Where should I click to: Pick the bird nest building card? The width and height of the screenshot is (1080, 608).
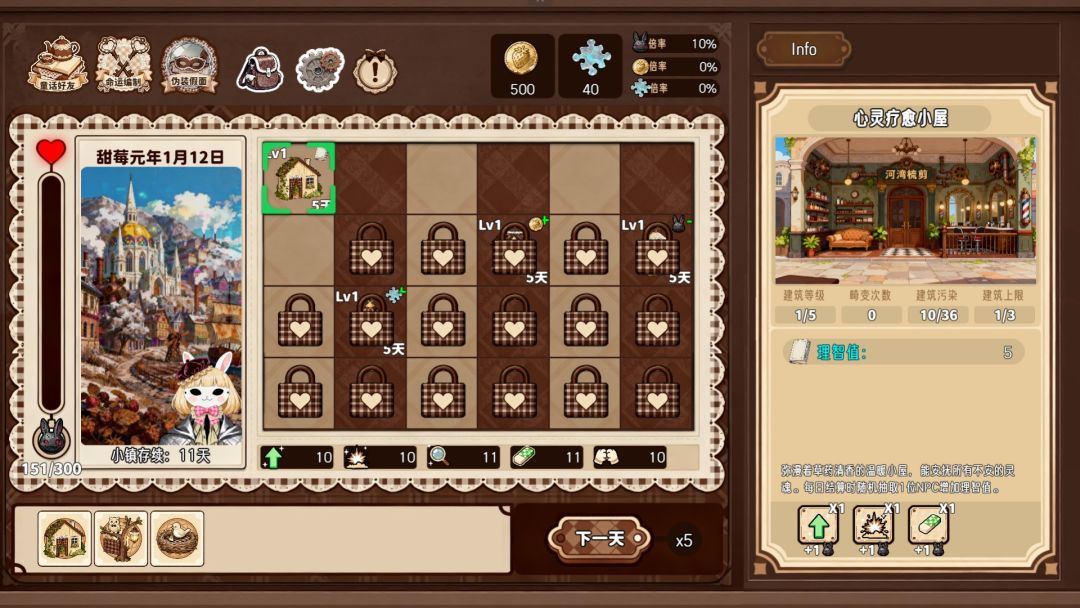[x=177, y=539]
